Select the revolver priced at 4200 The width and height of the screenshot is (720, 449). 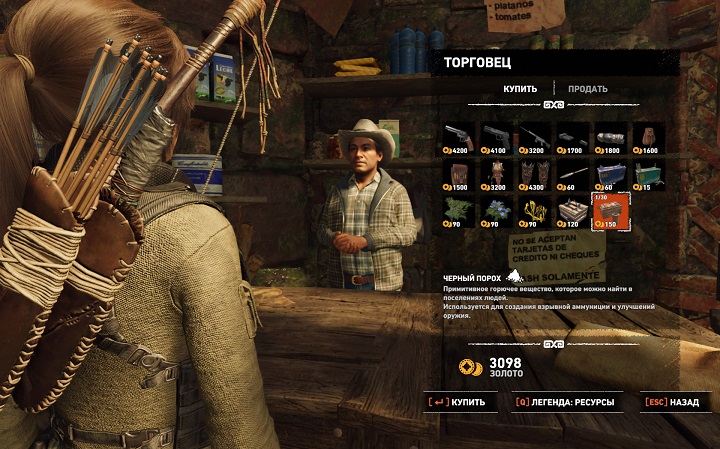461,138
